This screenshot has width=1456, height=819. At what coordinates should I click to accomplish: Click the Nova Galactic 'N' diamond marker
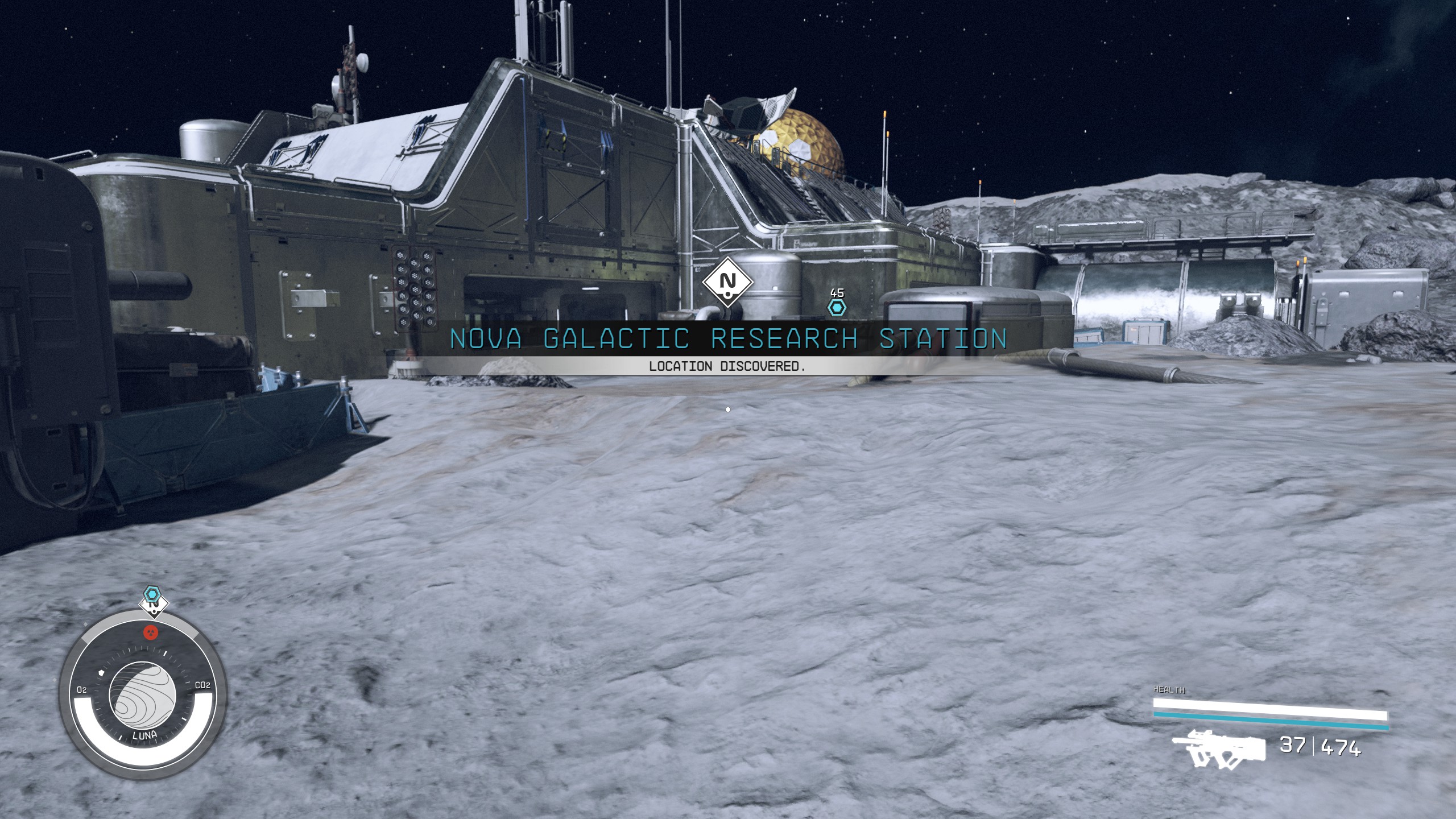click(728, 282)
